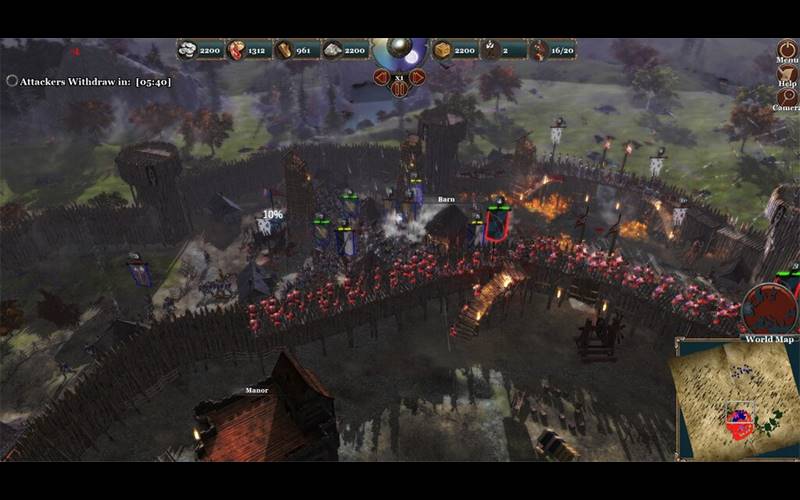
Task: Click the food meat resource icon
Action: click(x=237, y=49)
